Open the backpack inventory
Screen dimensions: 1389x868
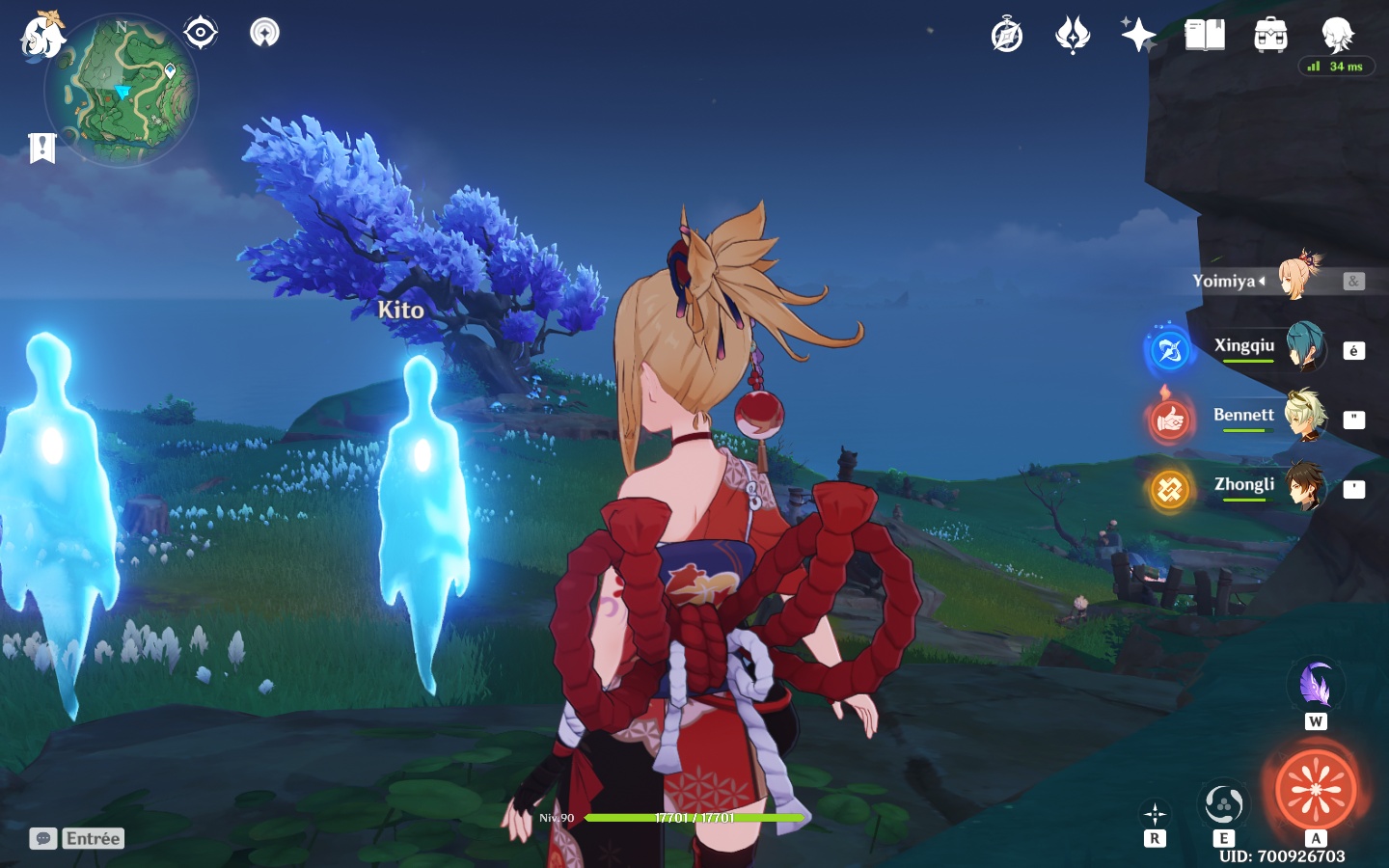click(1270, 36)
